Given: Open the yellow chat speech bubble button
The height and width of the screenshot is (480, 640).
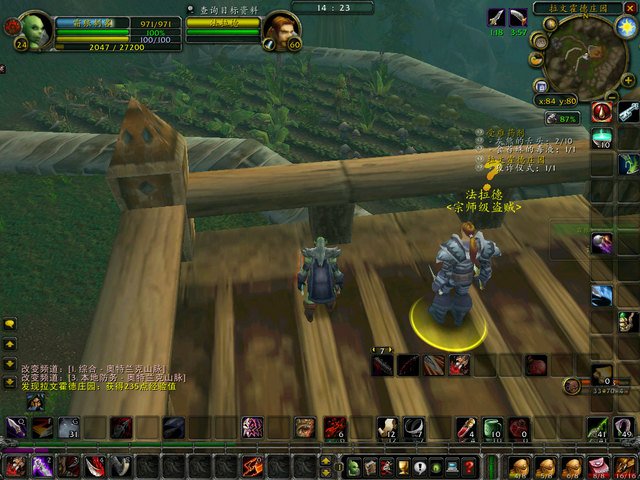Looking at the screenshot, I should pyautogui.click(x=10, y=324).
